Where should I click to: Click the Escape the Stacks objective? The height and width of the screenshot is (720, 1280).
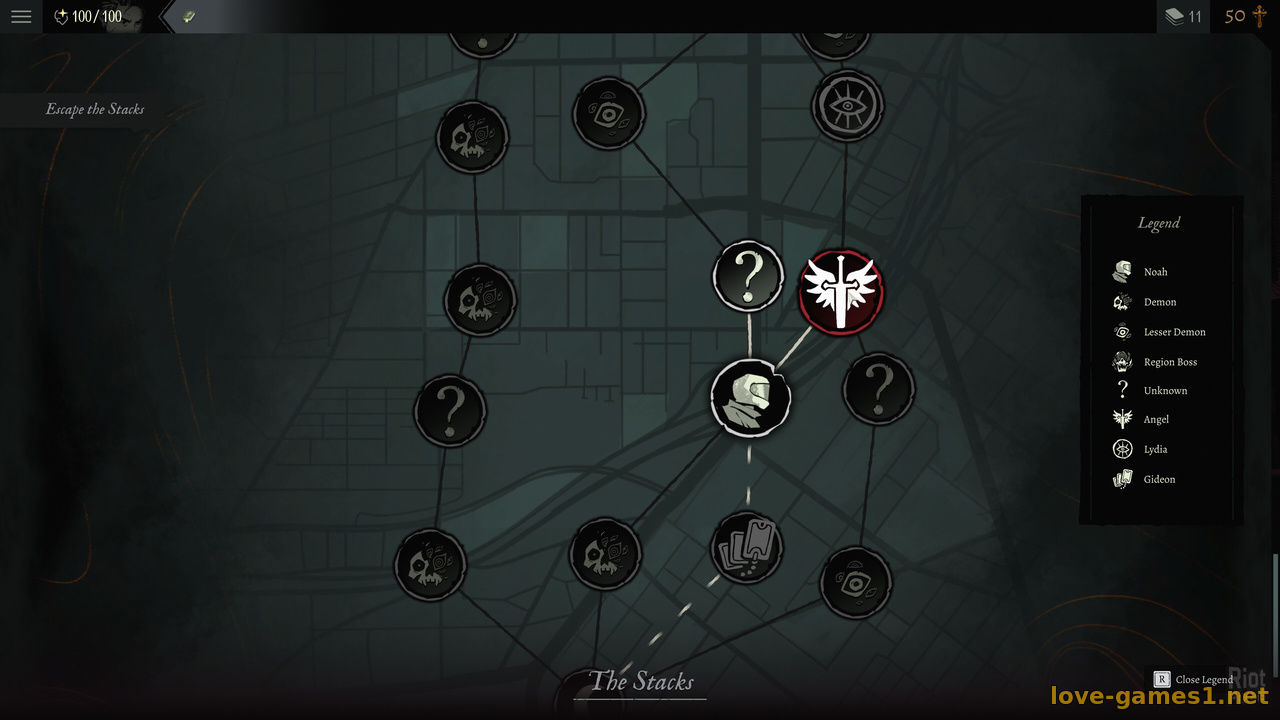coord(95,109)
